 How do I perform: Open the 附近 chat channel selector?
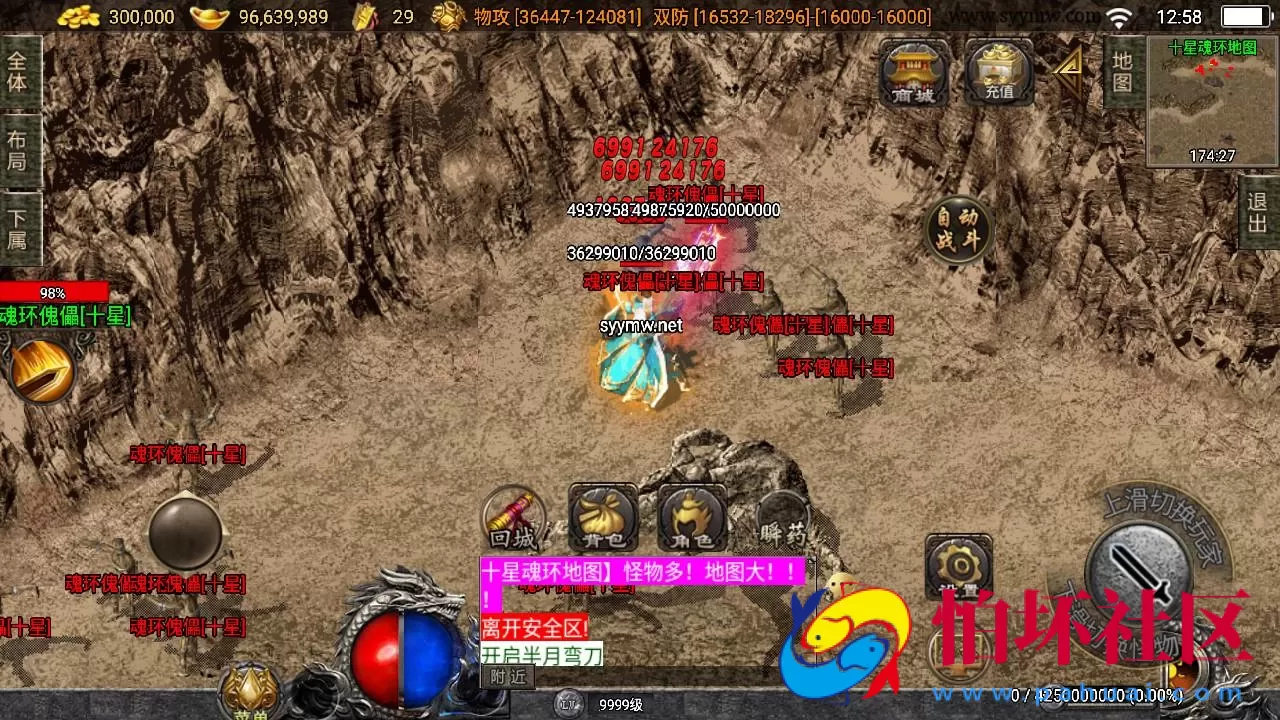pyautogui.click(x=510, y=676)
